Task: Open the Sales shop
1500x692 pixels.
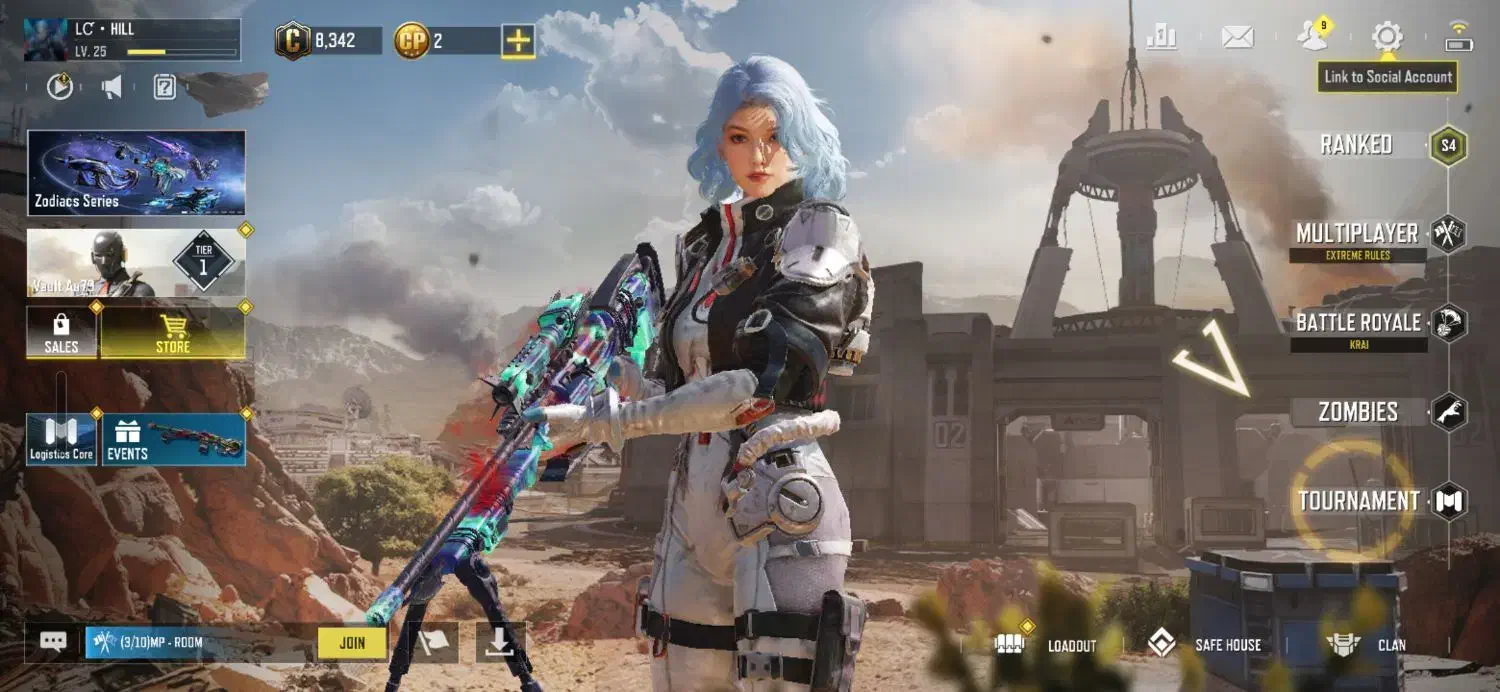Action: click(61, 333)
